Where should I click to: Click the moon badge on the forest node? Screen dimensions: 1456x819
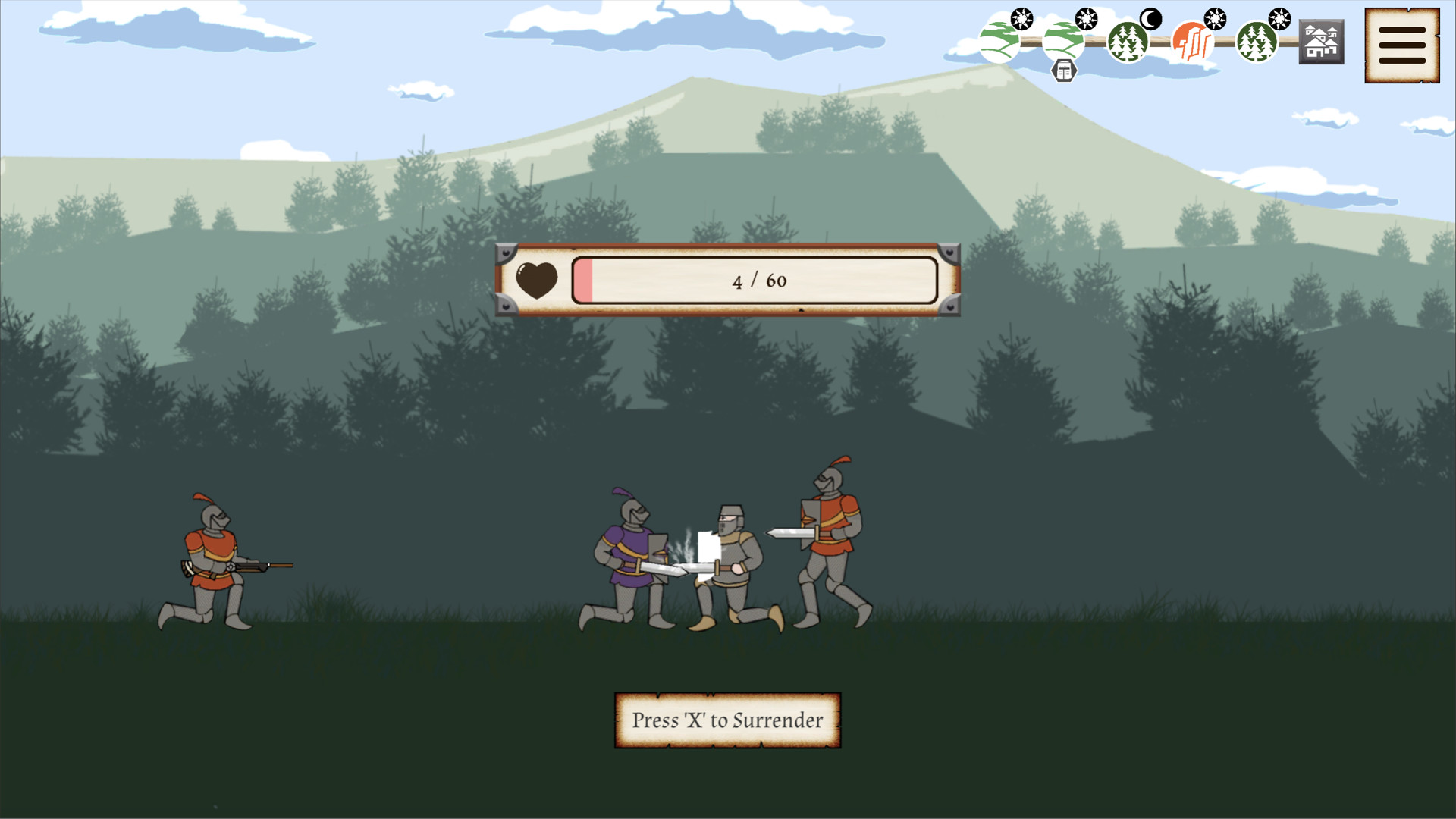(x=1150, y=18)
